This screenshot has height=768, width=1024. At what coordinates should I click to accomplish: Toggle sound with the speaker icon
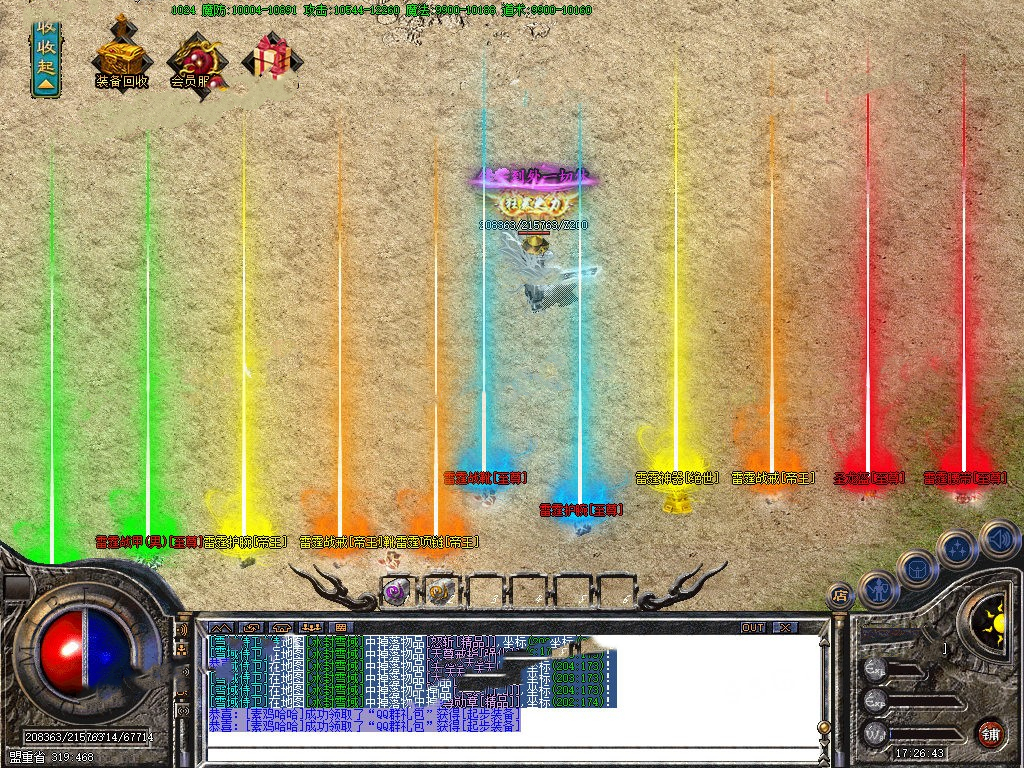(998, 539)
